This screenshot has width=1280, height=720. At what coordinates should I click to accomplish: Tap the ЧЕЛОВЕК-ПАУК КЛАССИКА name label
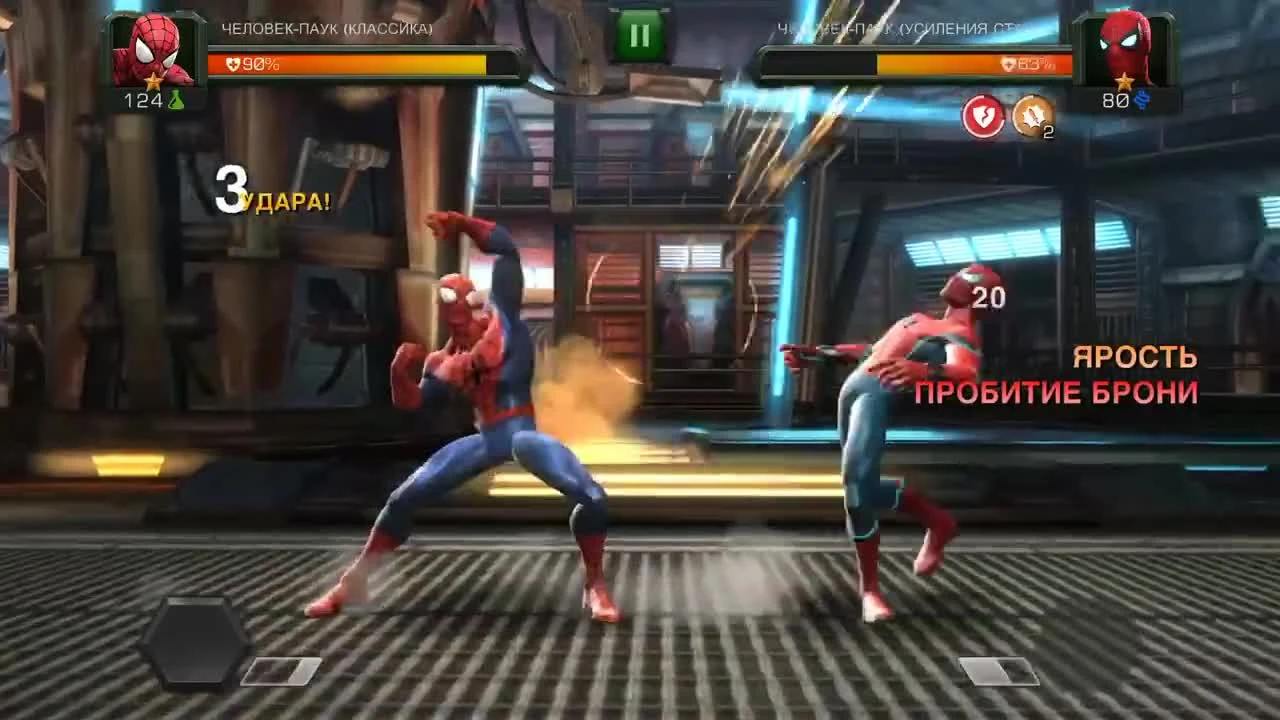pos(327,30)
